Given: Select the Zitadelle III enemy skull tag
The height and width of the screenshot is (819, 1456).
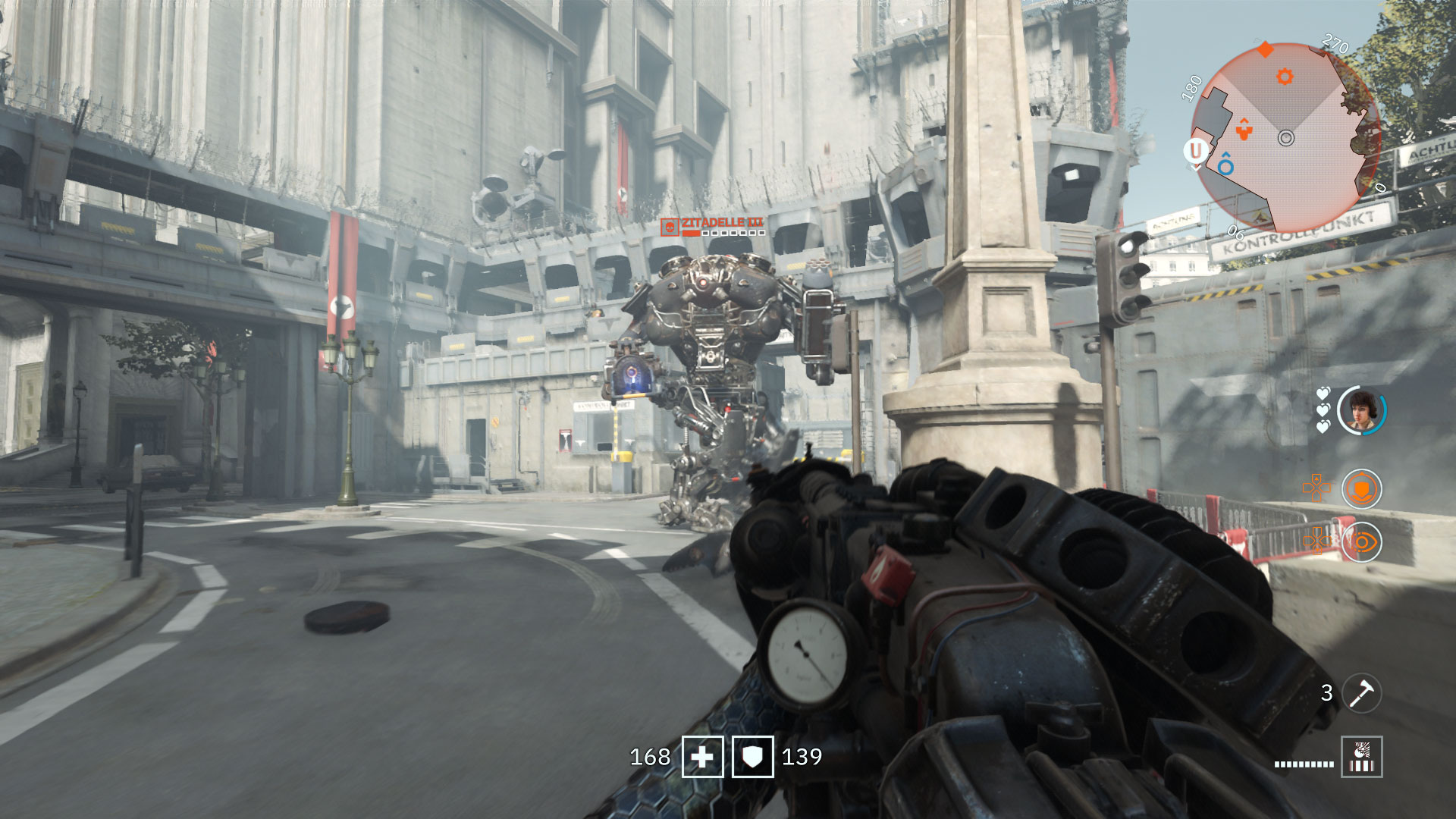Looking at the screenshot, I should pyautogui.click(x=669, y=227).
